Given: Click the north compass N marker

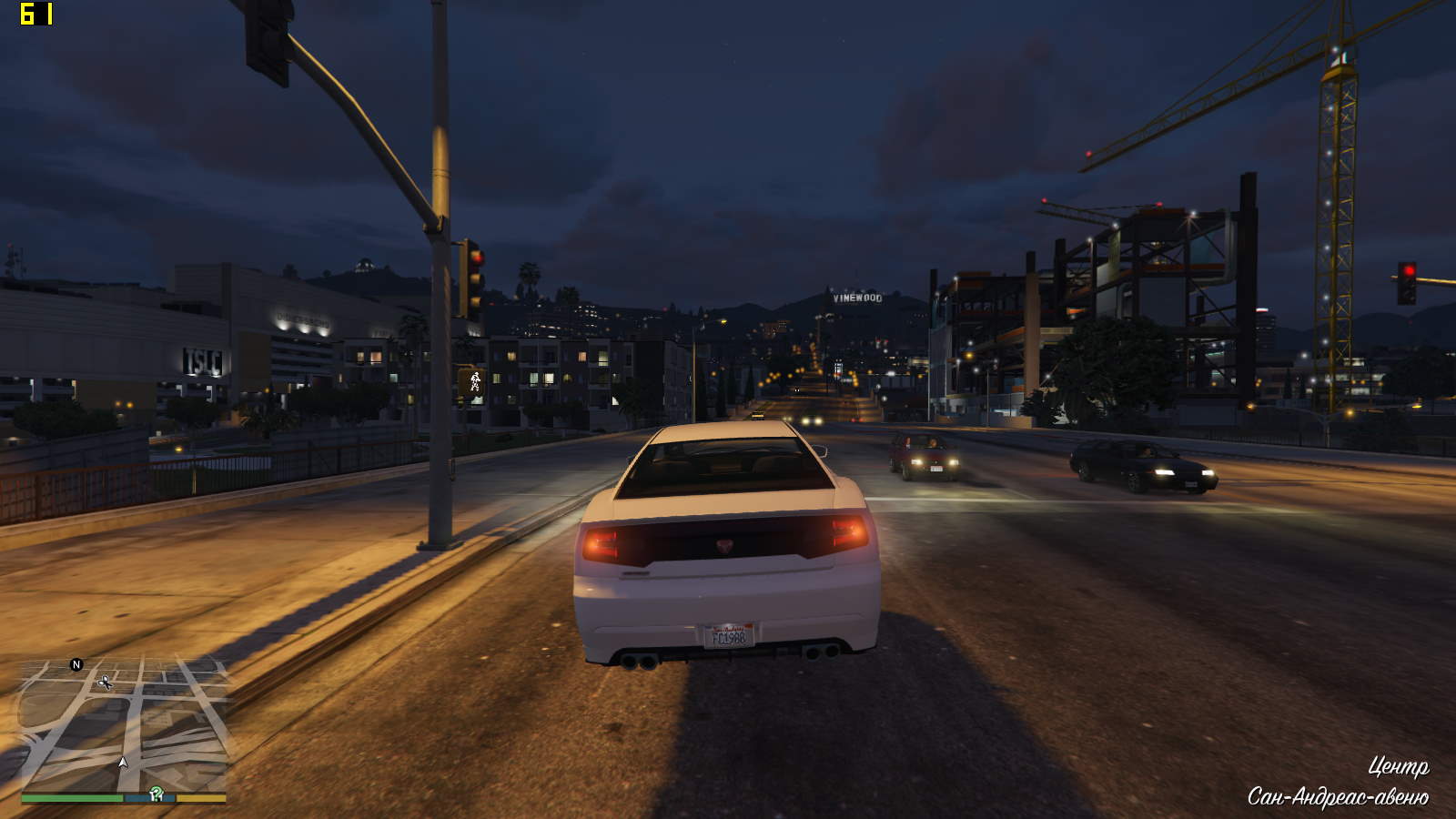Looking at the screenshot, I should coord(76,665).
